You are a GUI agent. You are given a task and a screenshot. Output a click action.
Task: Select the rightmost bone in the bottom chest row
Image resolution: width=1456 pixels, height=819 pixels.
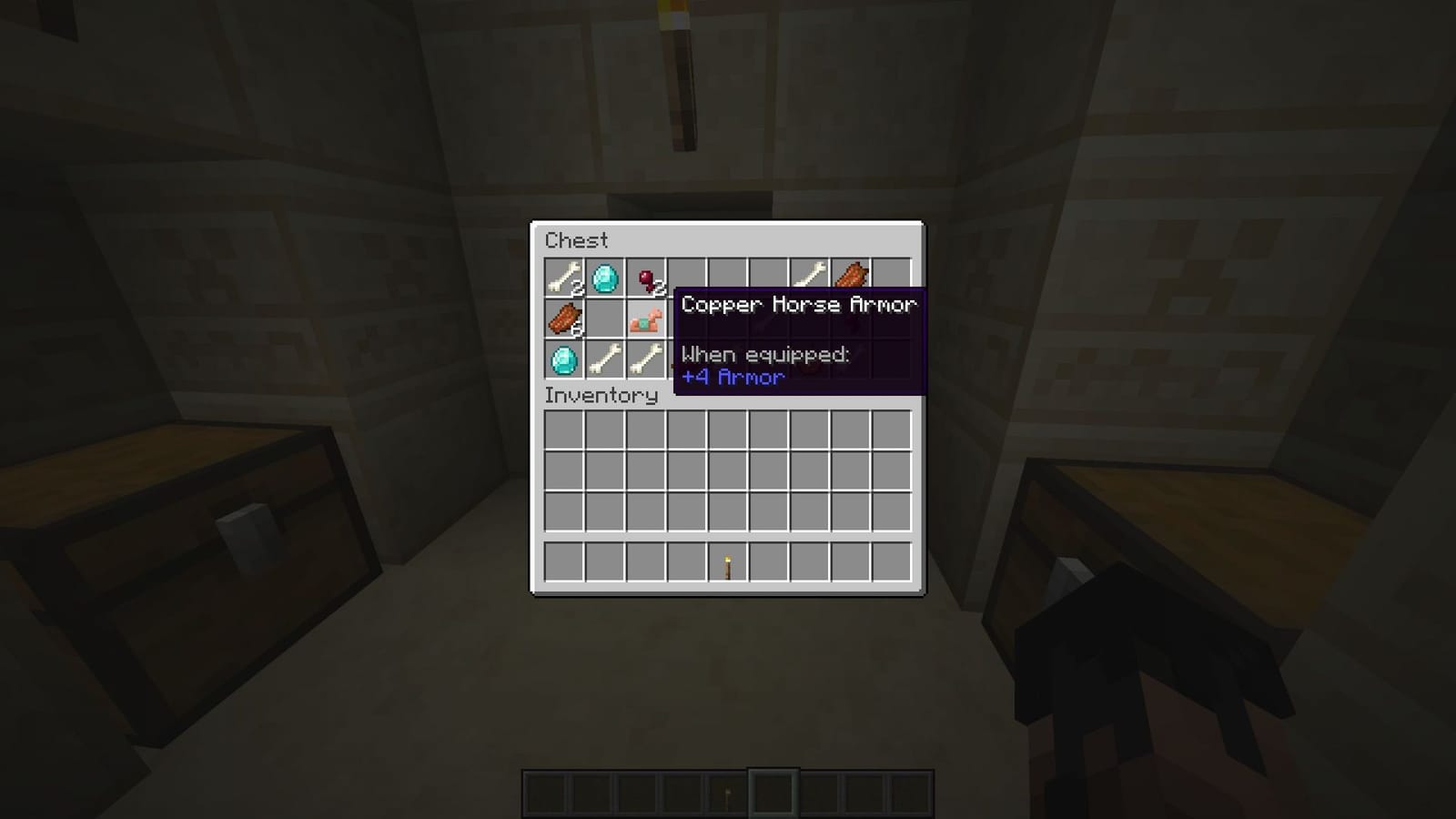pos(644,361)
